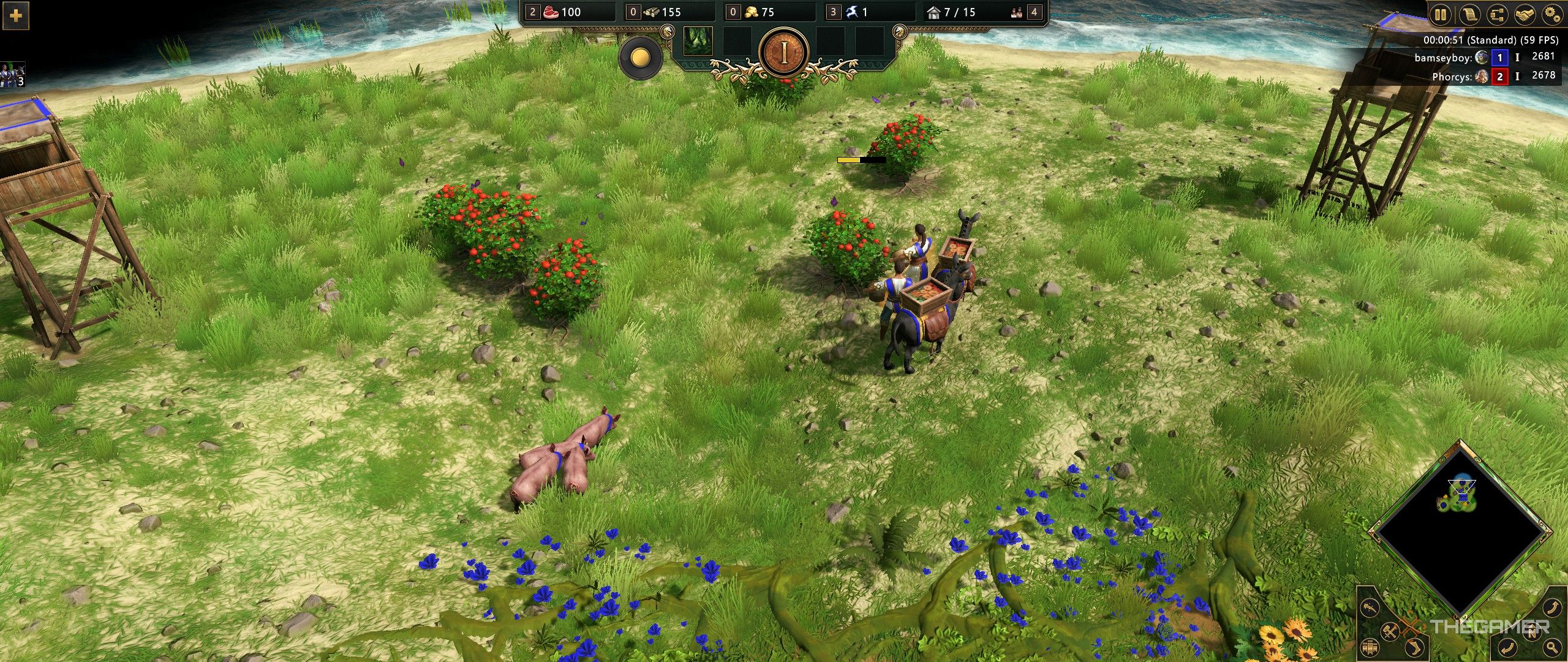Click the Age I bronze medallion

click(784, 55)
